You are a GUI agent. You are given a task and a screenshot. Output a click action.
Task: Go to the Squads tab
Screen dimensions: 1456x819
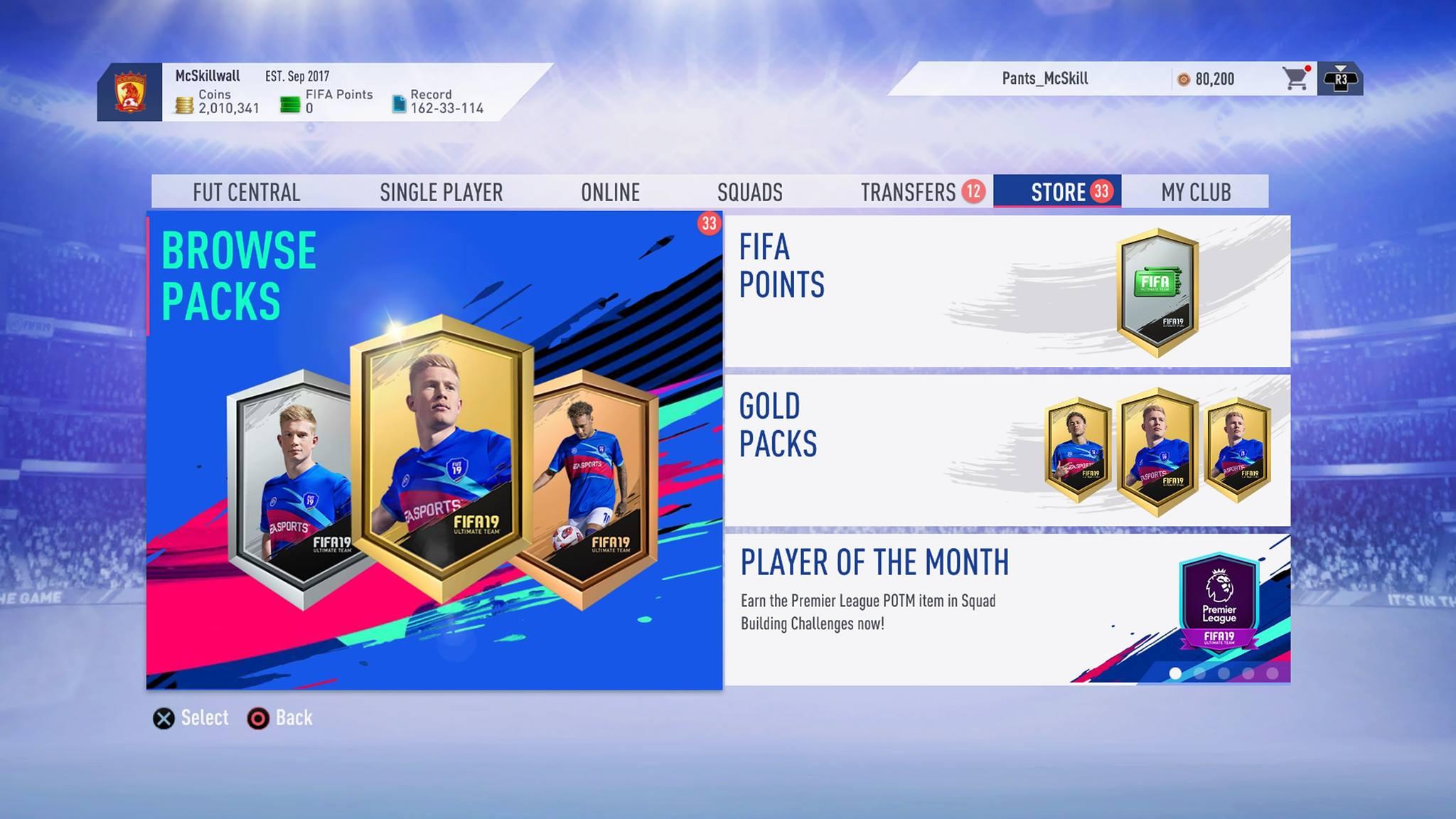click(x=749, y=192)
